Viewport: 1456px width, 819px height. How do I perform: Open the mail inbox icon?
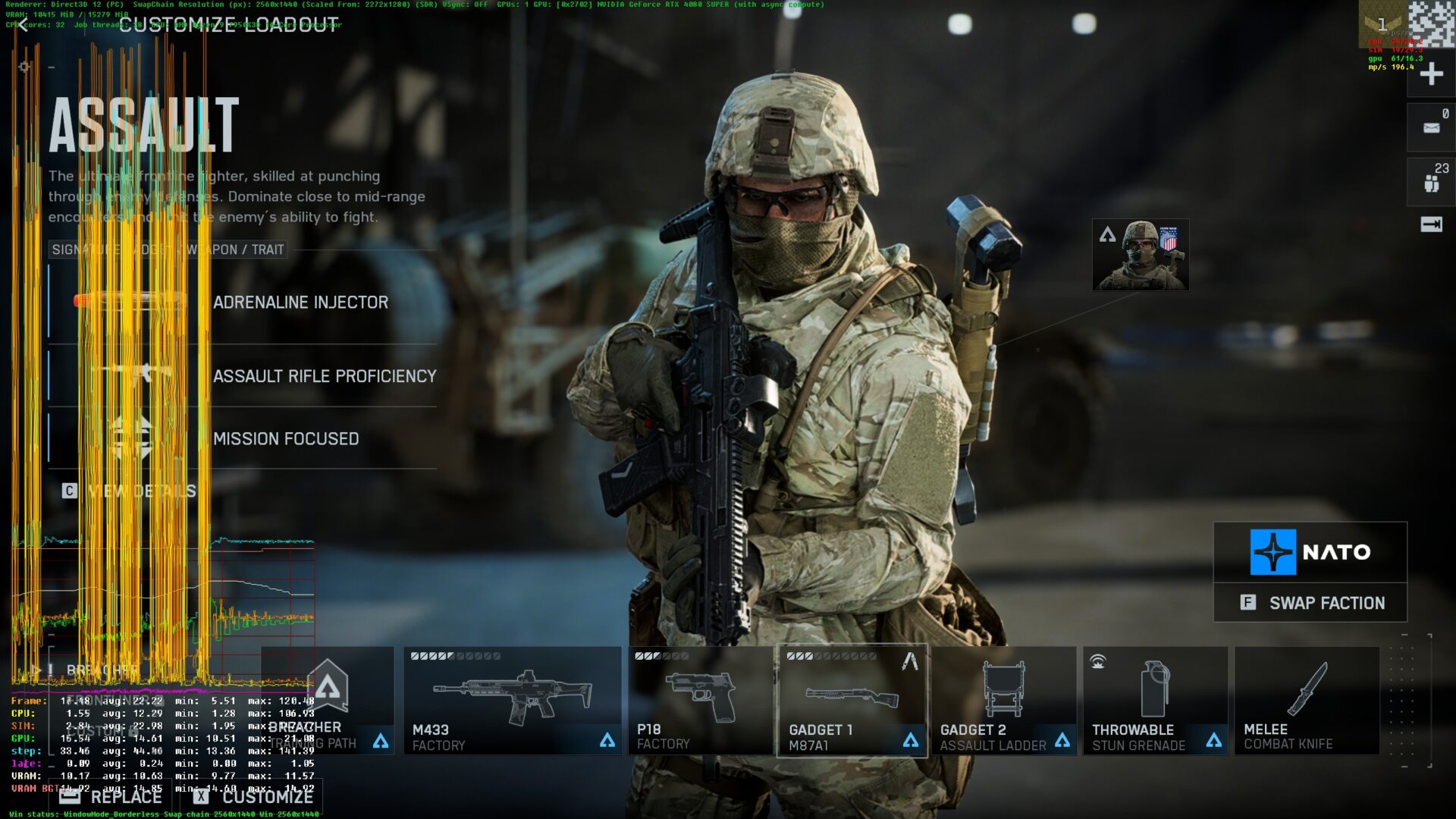click(1431, 127)
